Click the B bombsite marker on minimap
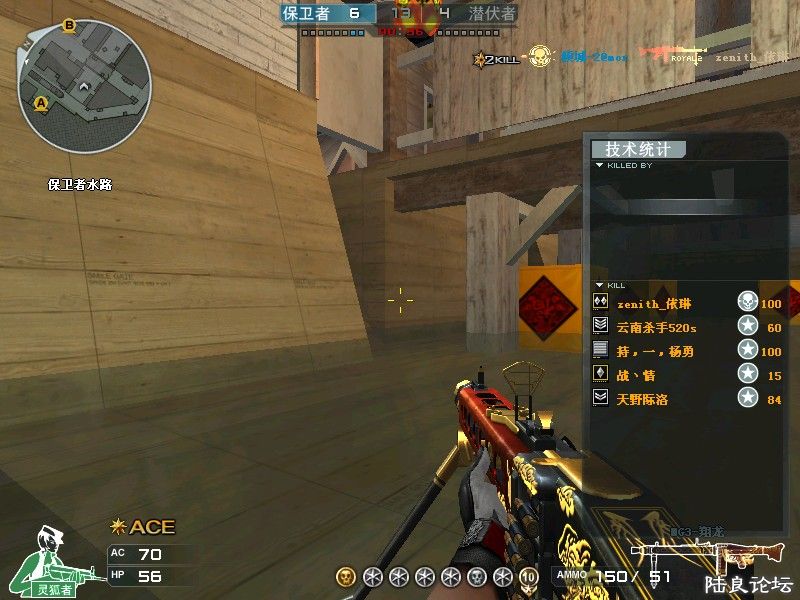800x600 pixels. [x=69, y=25]
